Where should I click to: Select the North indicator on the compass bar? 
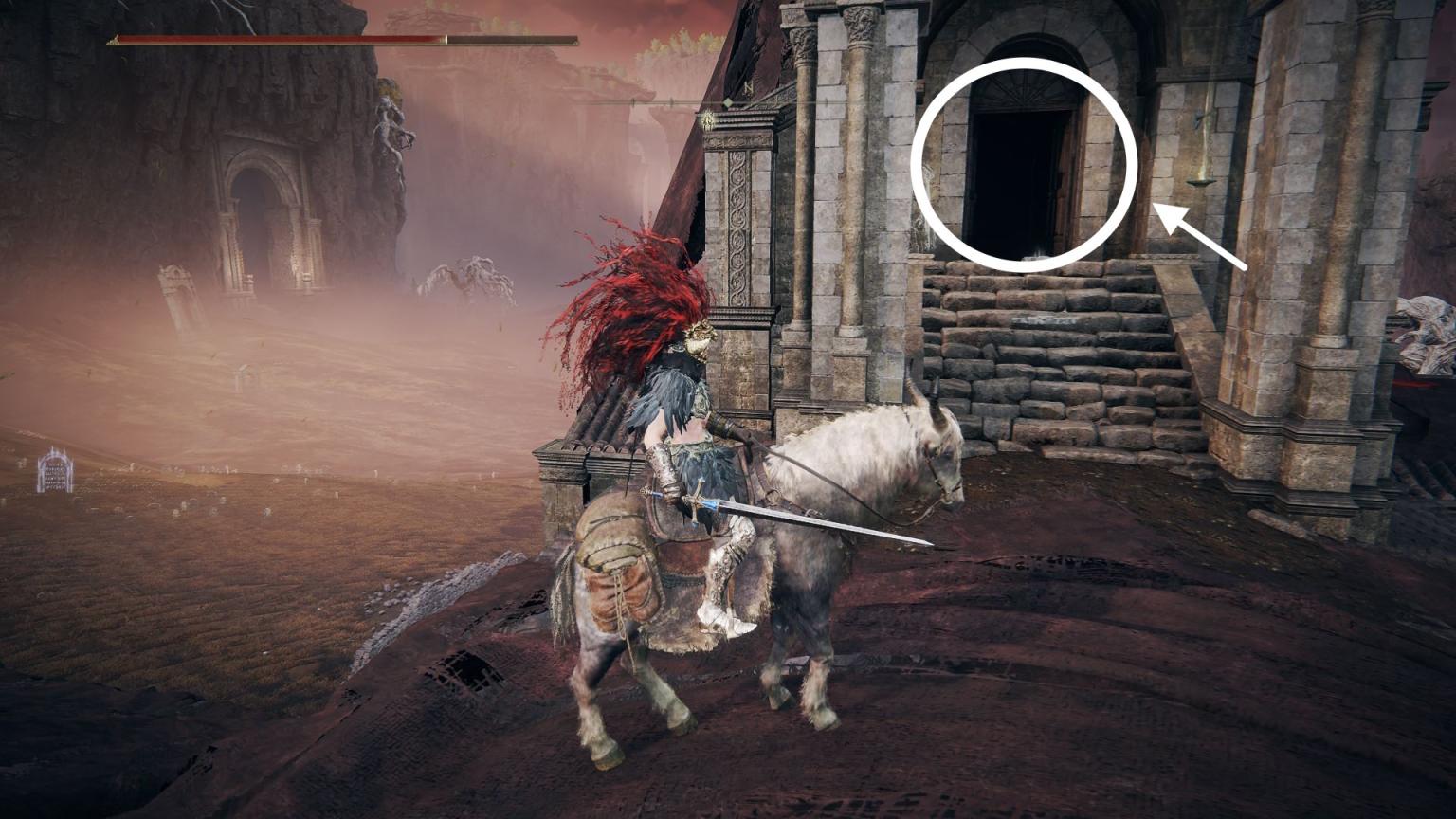coord(748,87)
